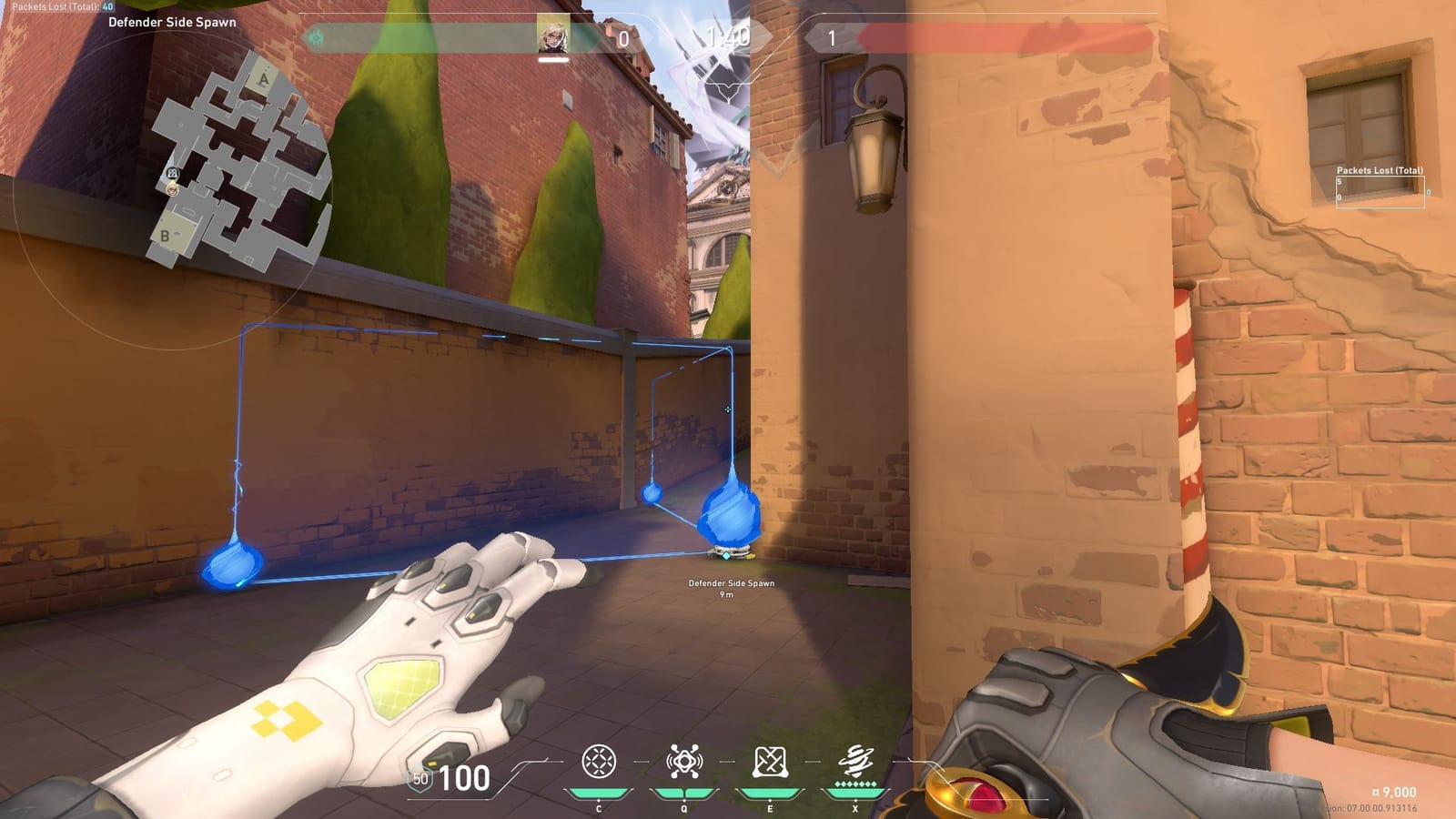Screen dimensions: 1456x819
Task: Select the C ability icon
Action: [599, 761]
